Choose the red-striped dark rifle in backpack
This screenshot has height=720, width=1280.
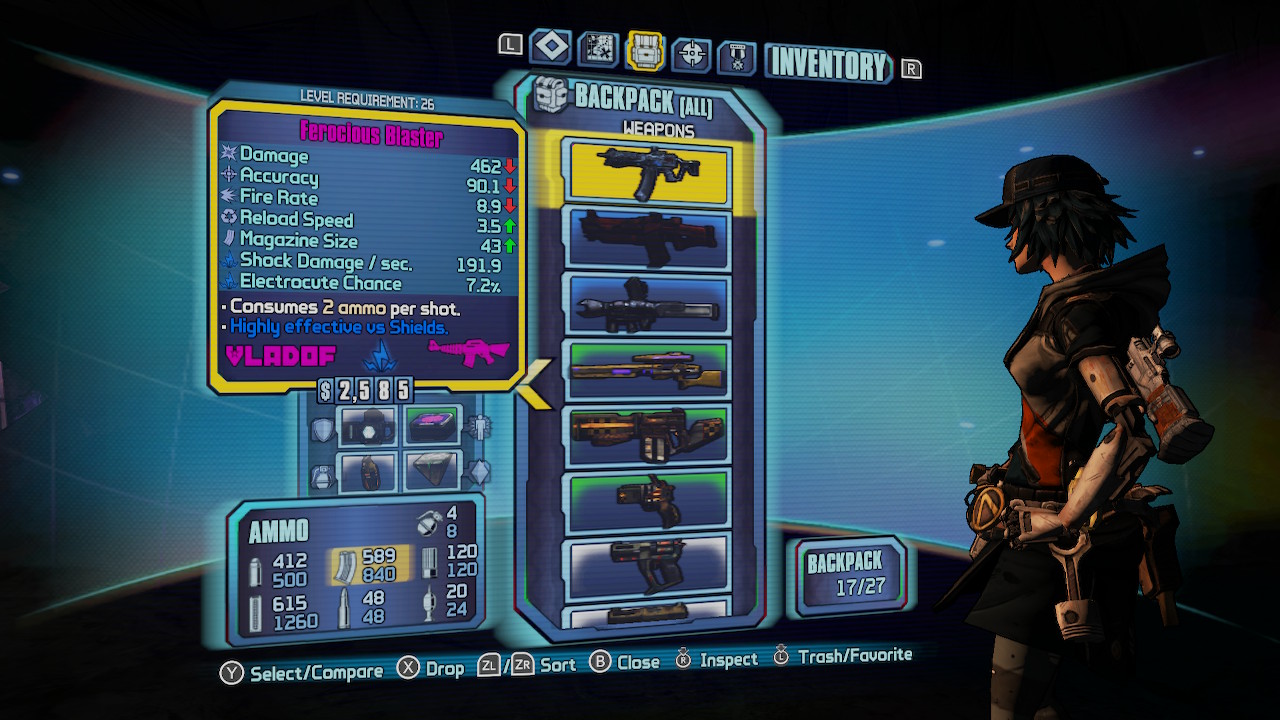point(646,238)
